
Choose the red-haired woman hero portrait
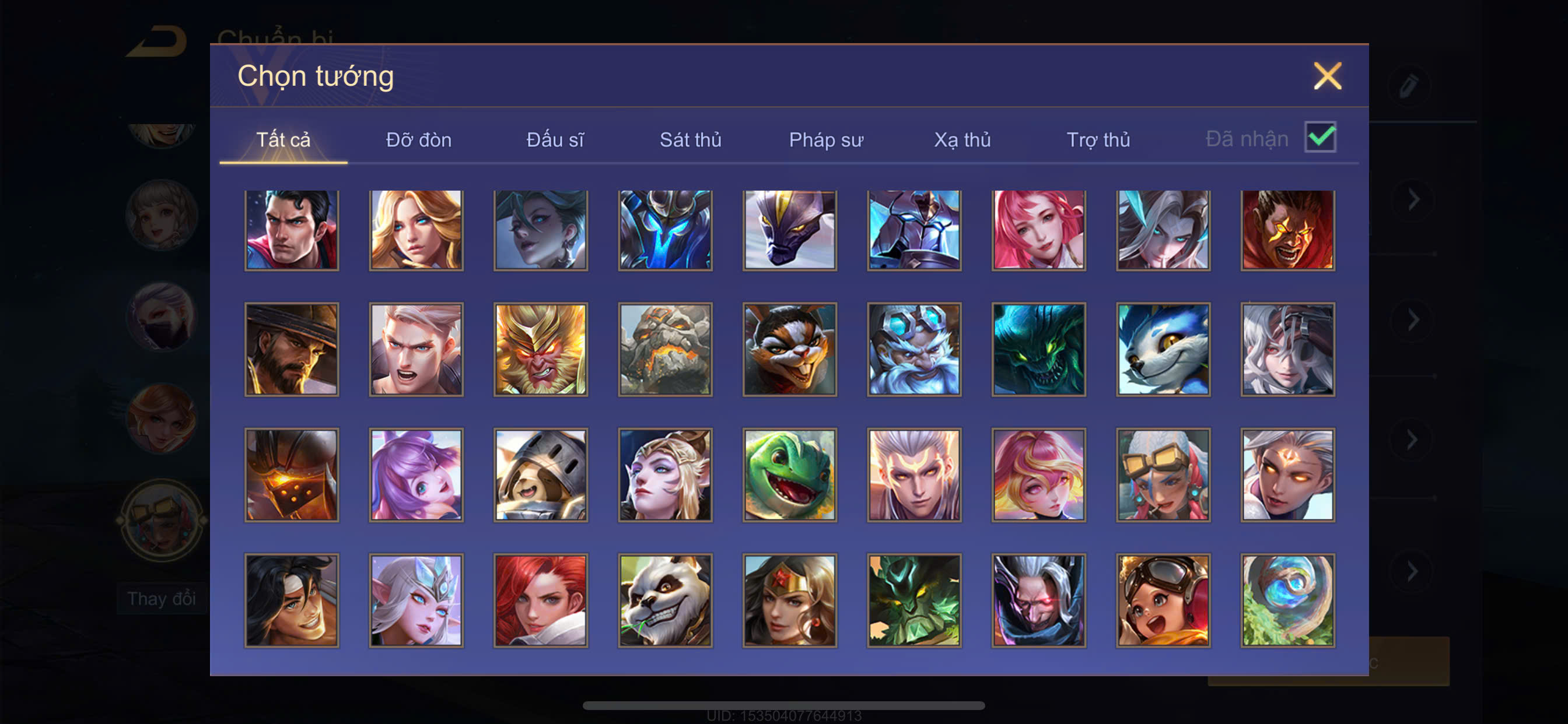pos(541,600)
